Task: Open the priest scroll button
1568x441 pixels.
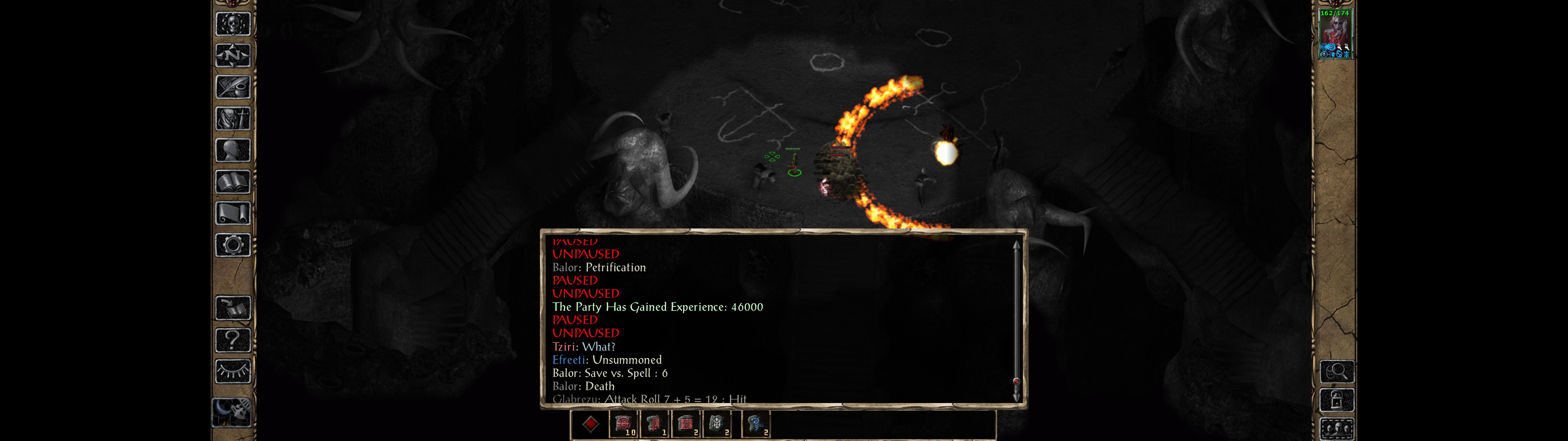Action: (x=232, y=213)
